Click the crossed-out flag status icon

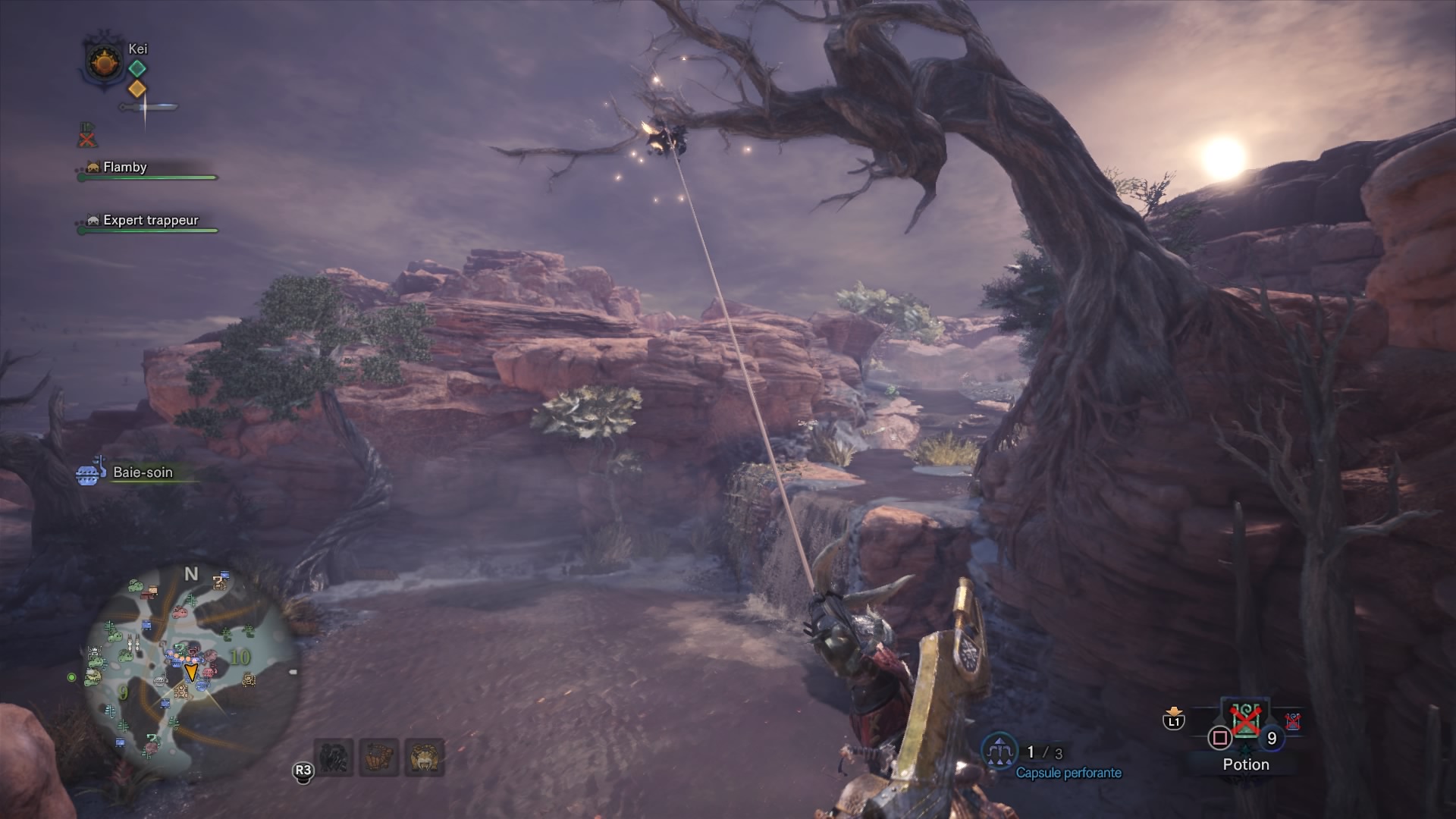click(88, 135)
